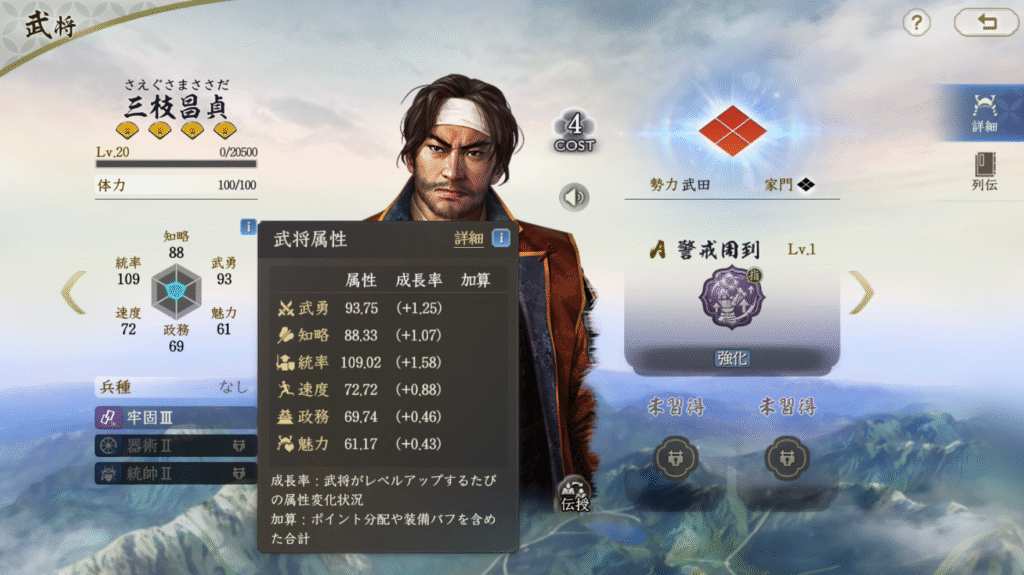Open the 伝授 transfer button
The height and width of the screenshot is (575, 1024).
pyautogui.click(x=574, y=495)
